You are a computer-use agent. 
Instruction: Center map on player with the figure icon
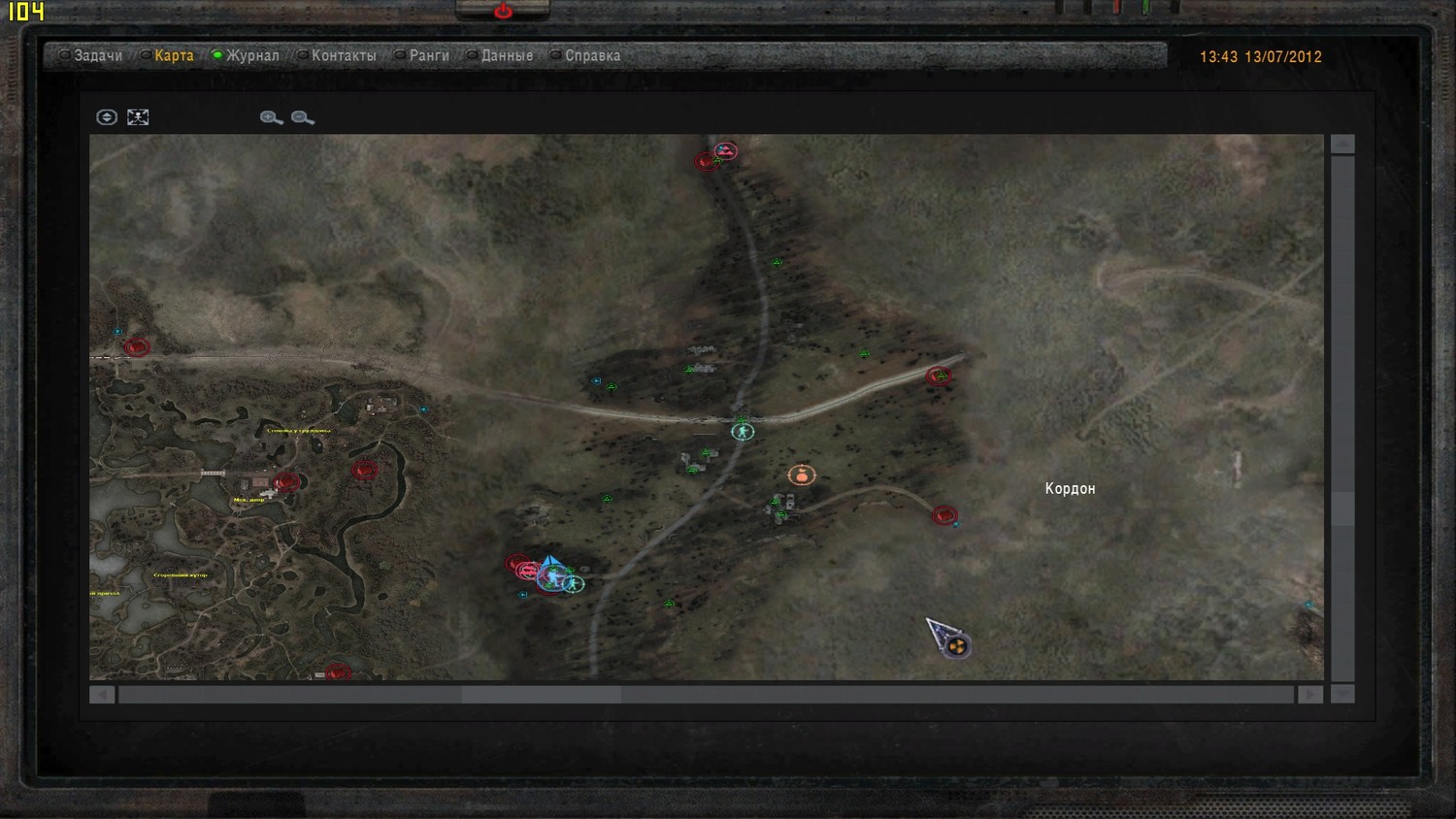point(138,117)
